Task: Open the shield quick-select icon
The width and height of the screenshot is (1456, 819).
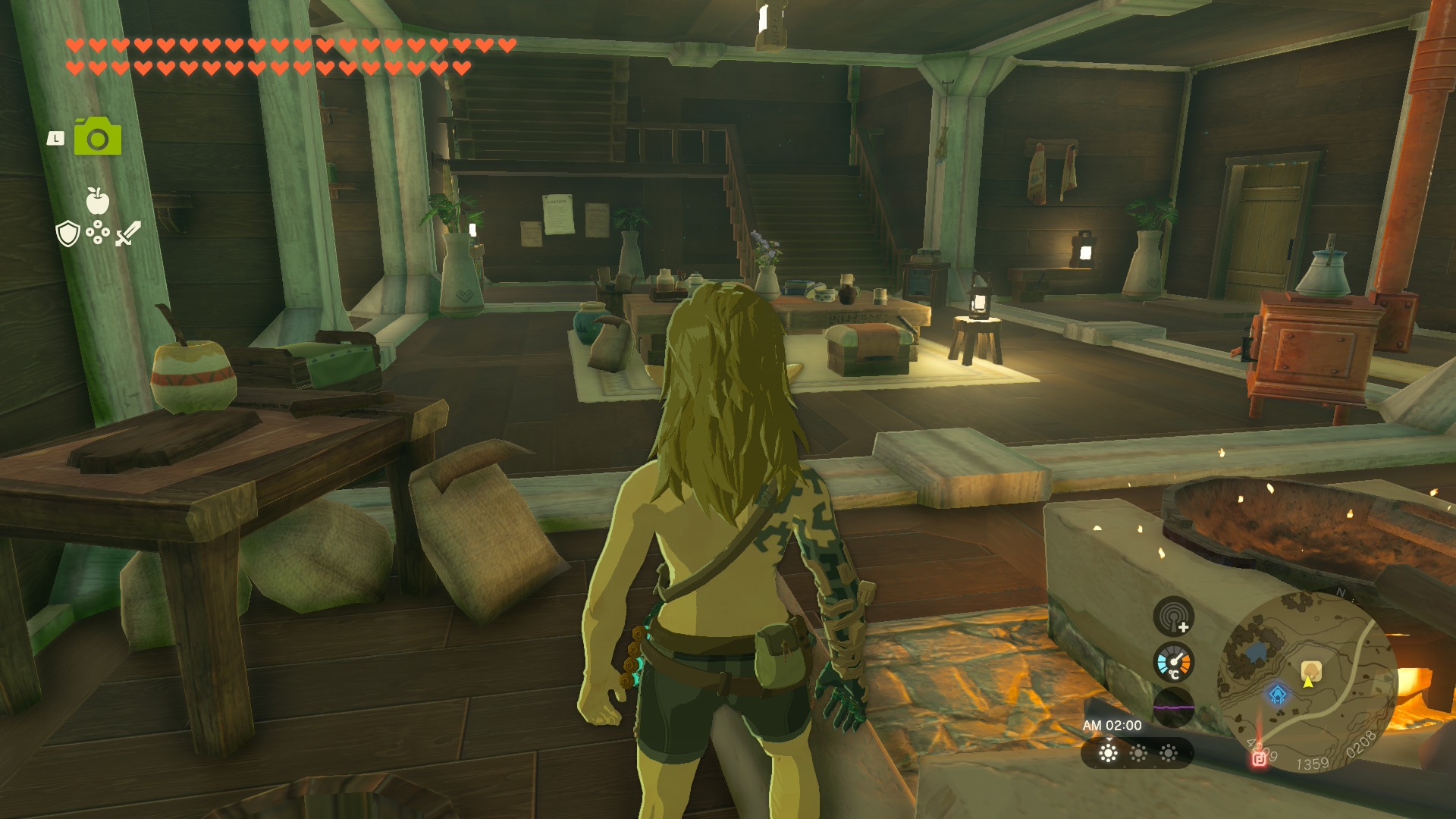Action: click(68, 234)
